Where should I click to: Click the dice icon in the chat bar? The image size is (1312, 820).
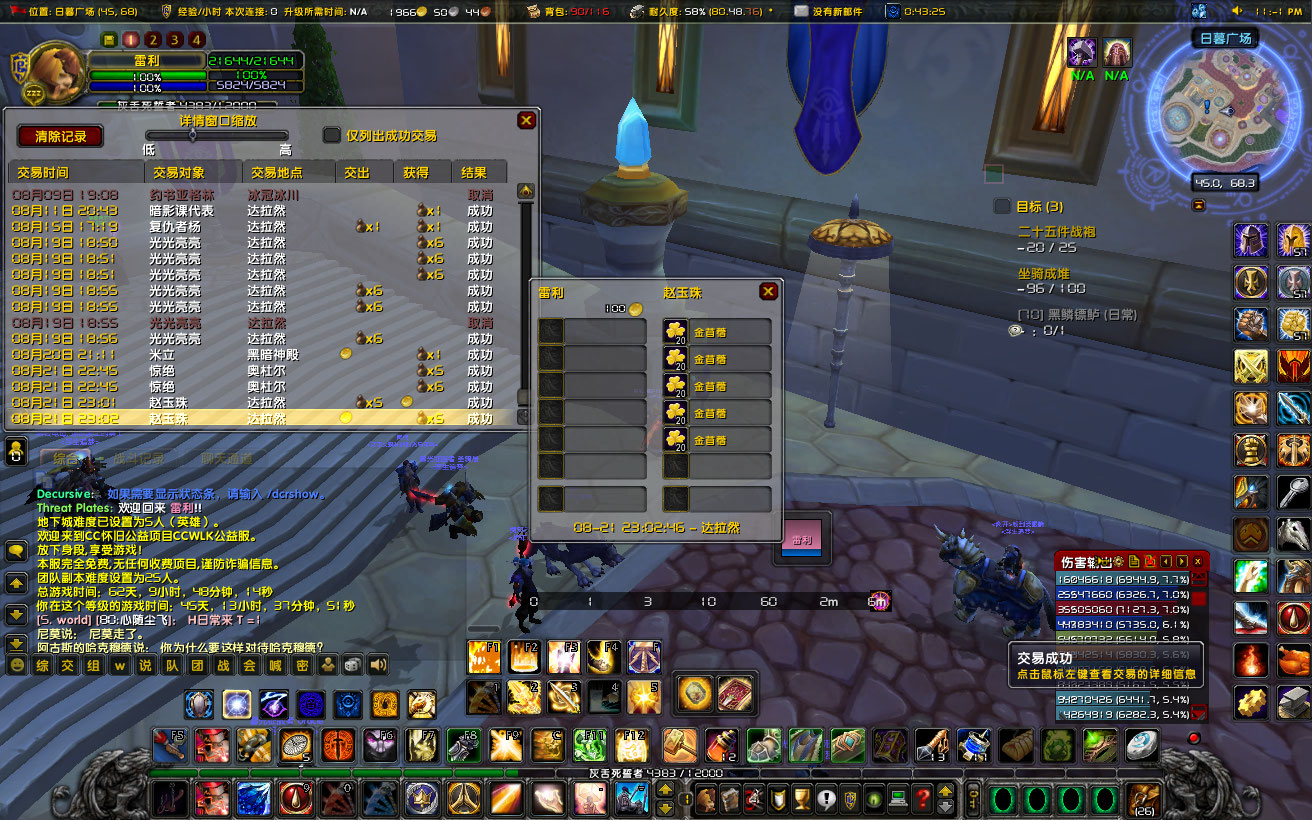352,665
